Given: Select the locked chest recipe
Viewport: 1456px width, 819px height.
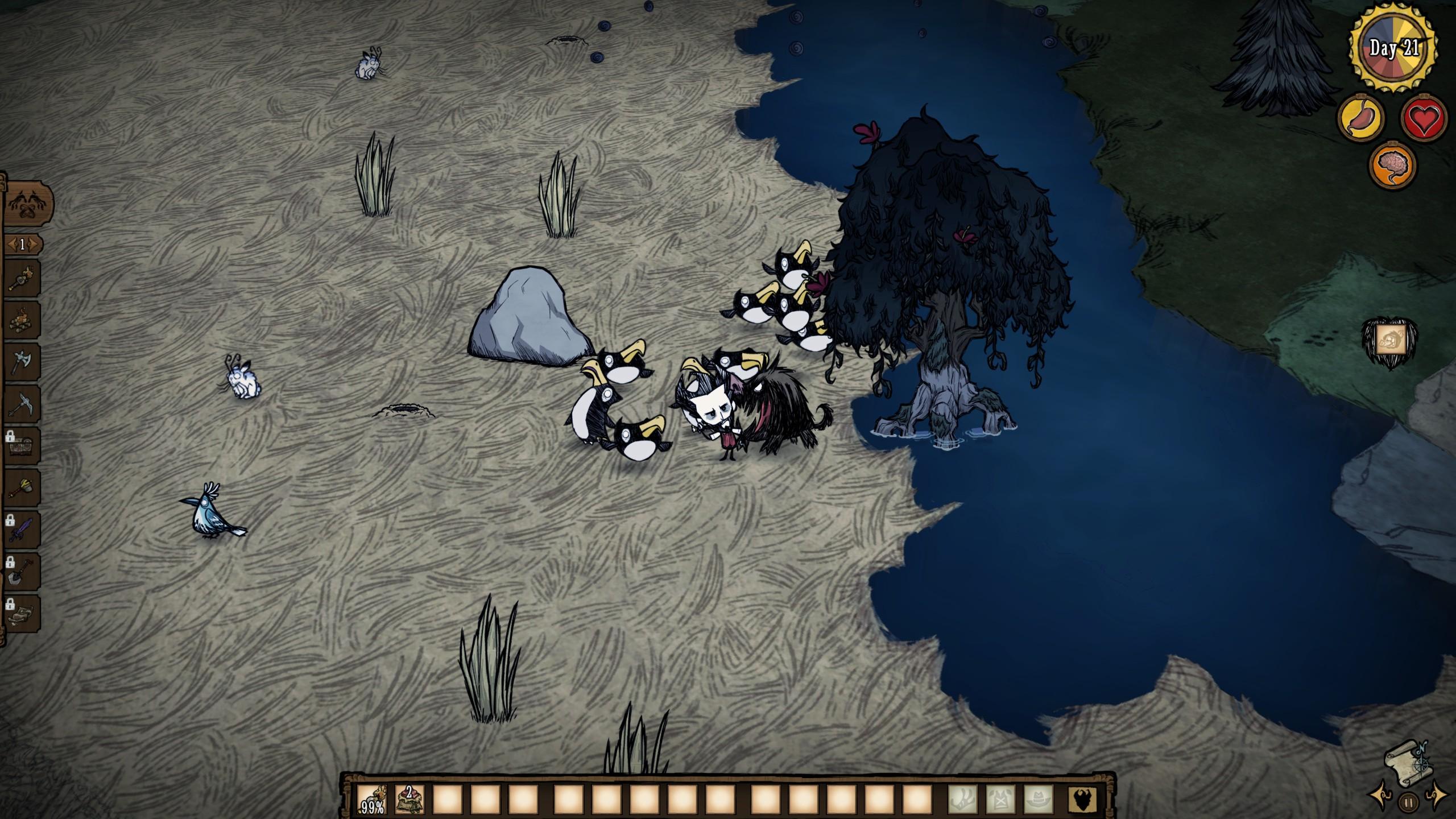Looking at the screenshot, I should (x=22, y=445).
